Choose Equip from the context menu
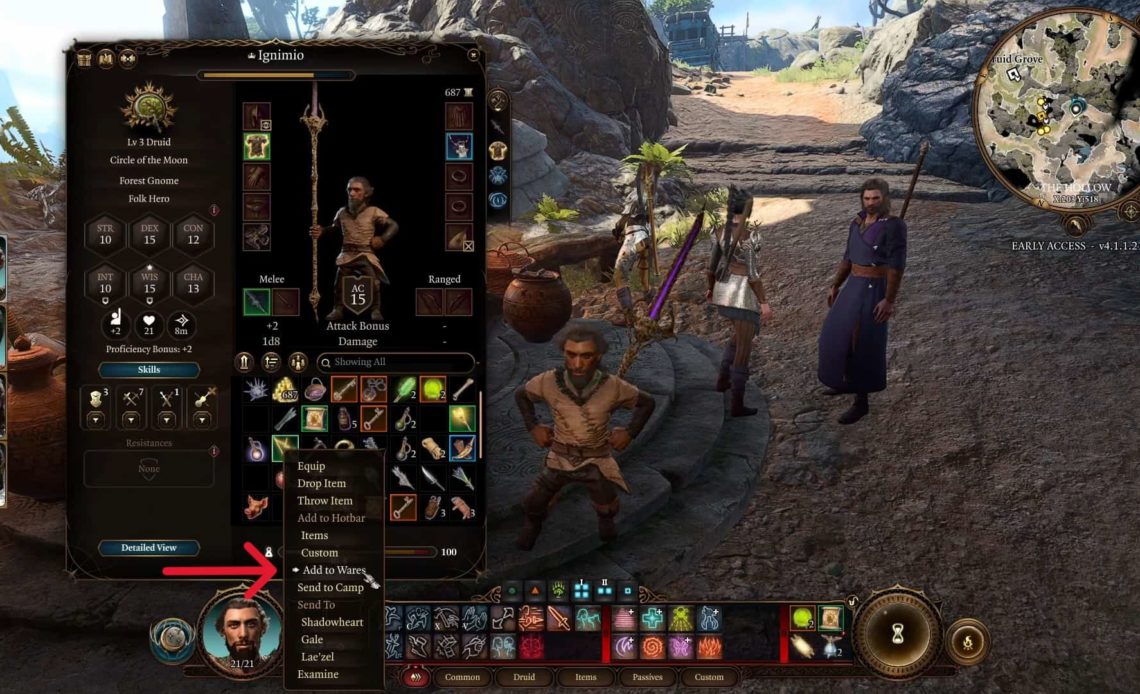 pos(311,466)
